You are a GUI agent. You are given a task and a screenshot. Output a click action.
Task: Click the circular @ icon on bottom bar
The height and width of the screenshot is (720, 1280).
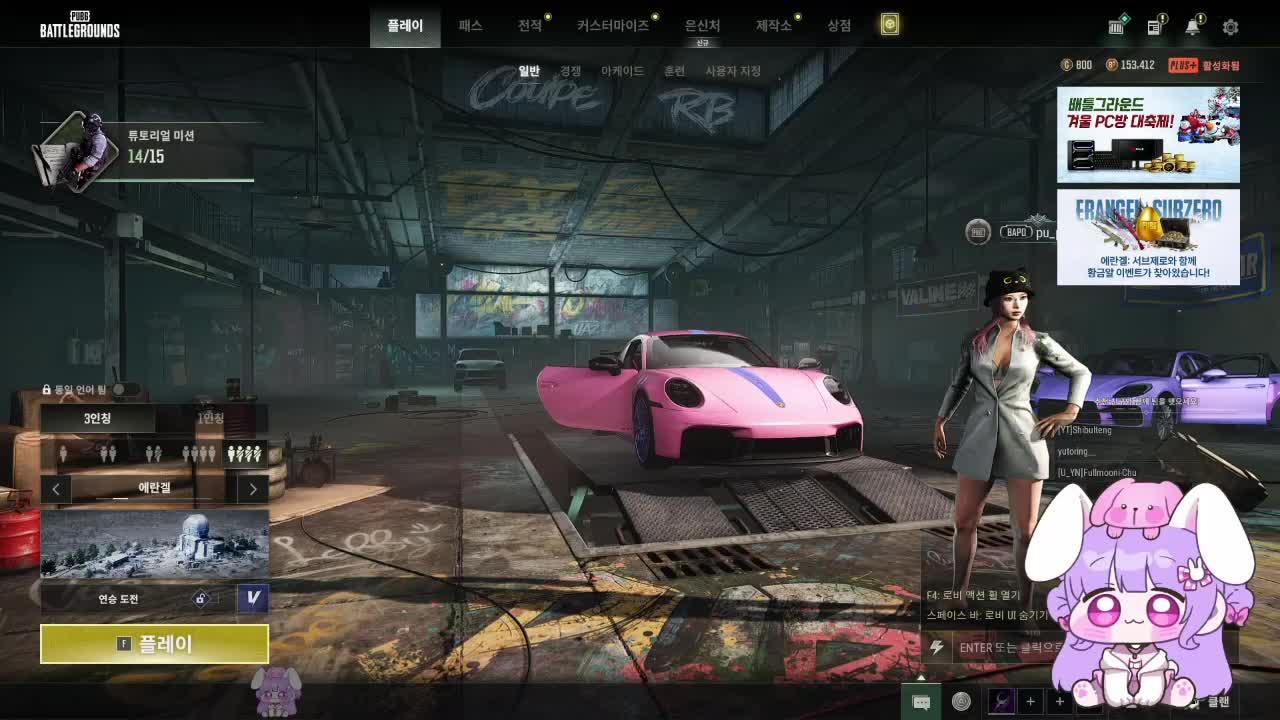(x=962, y=702)
